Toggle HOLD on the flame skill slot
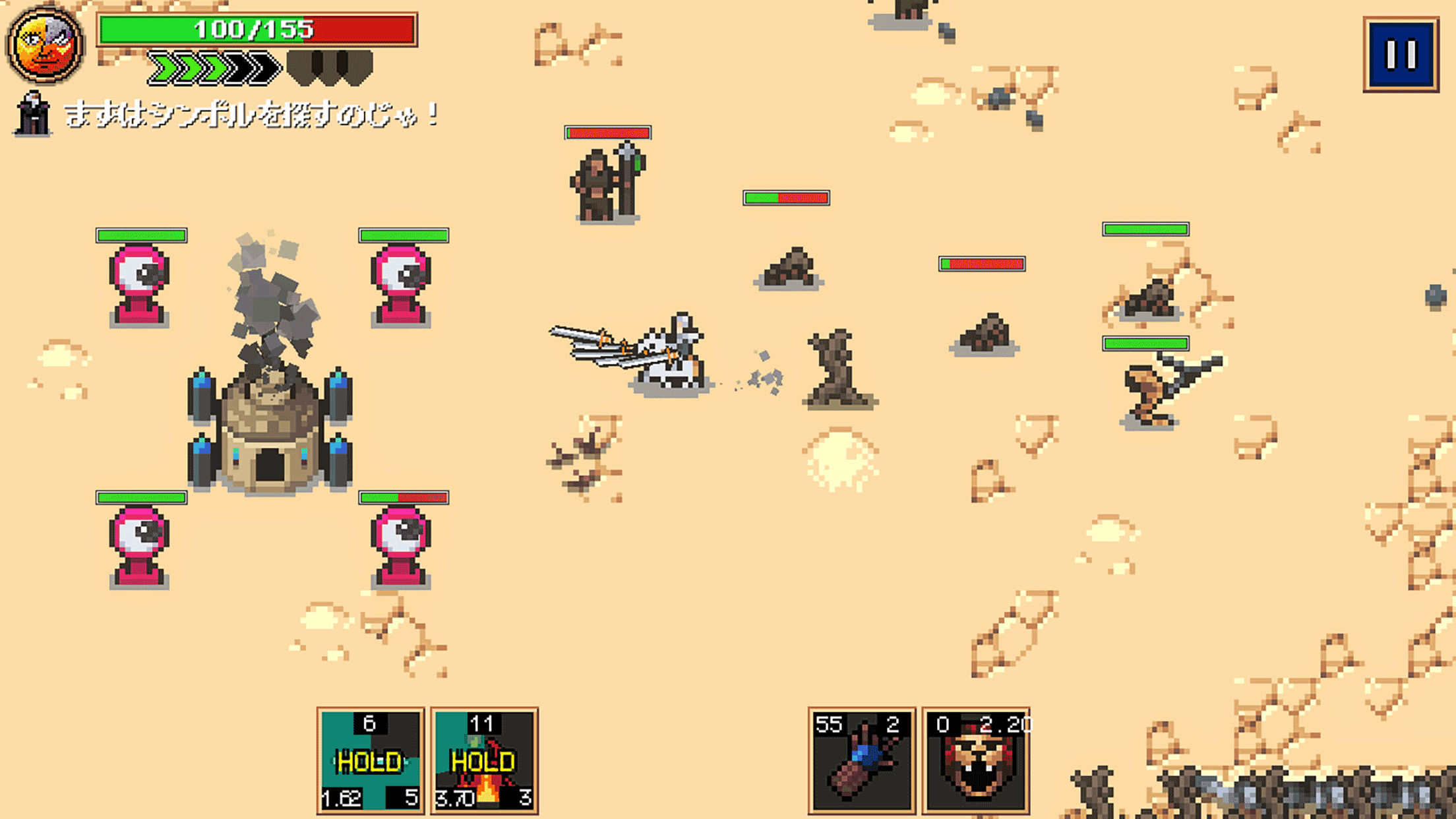 483,759
